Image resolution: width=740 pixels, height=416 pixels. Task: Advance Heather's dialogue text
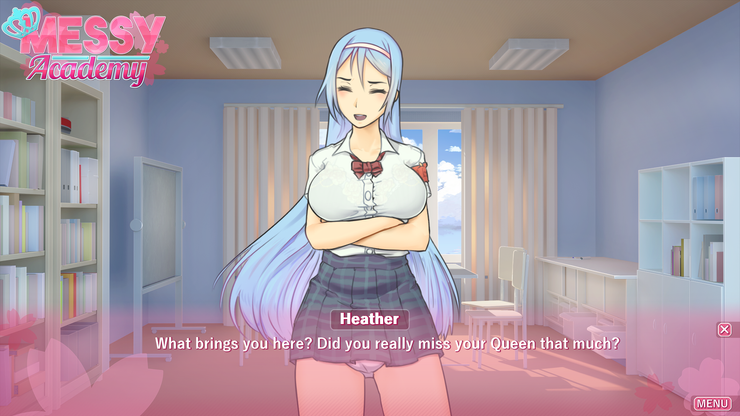pyautogui.click(x=386, y=343)
